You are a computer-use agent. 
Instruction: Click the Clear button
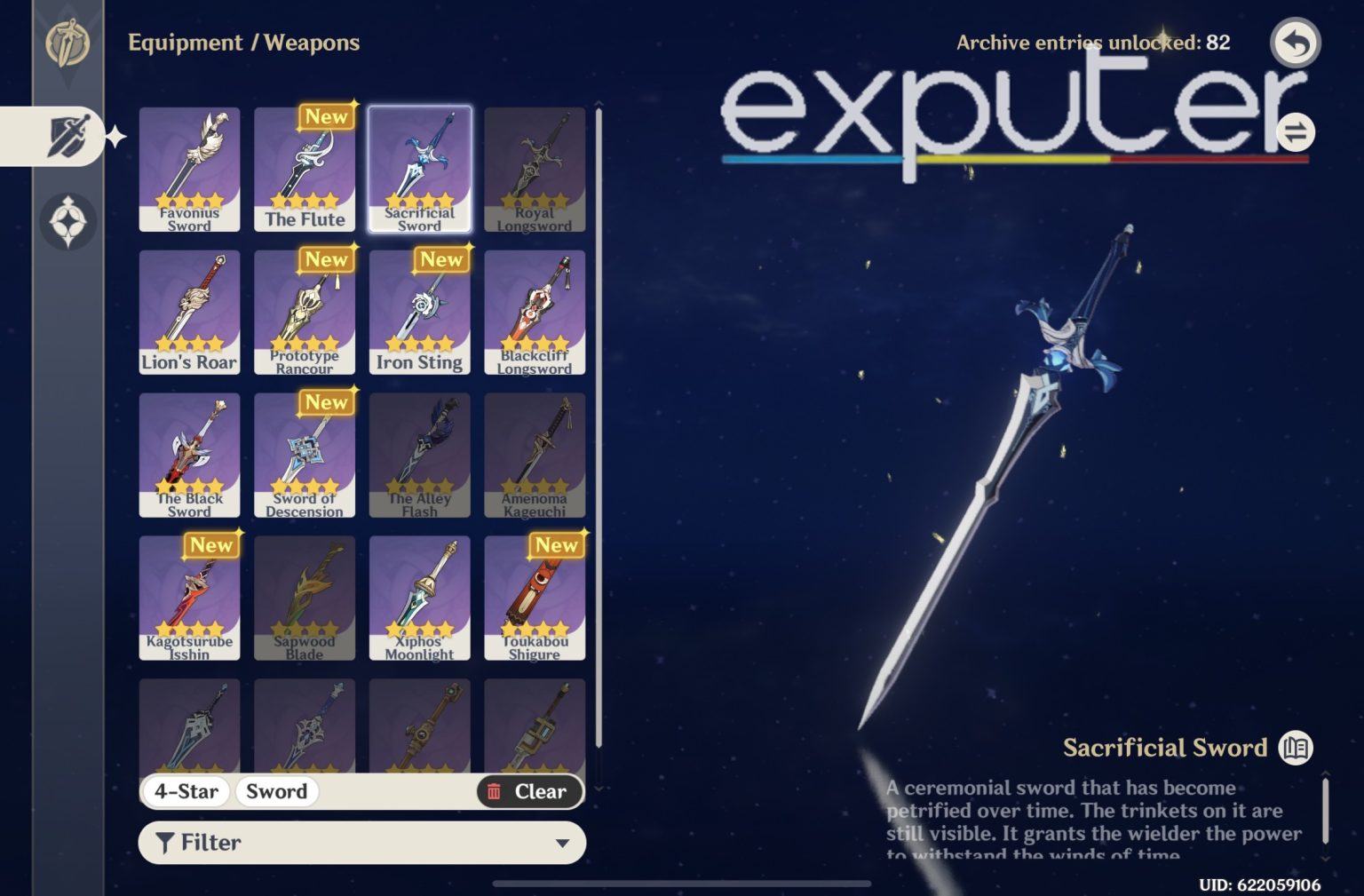pyautogui.click(x=530, y=791)
